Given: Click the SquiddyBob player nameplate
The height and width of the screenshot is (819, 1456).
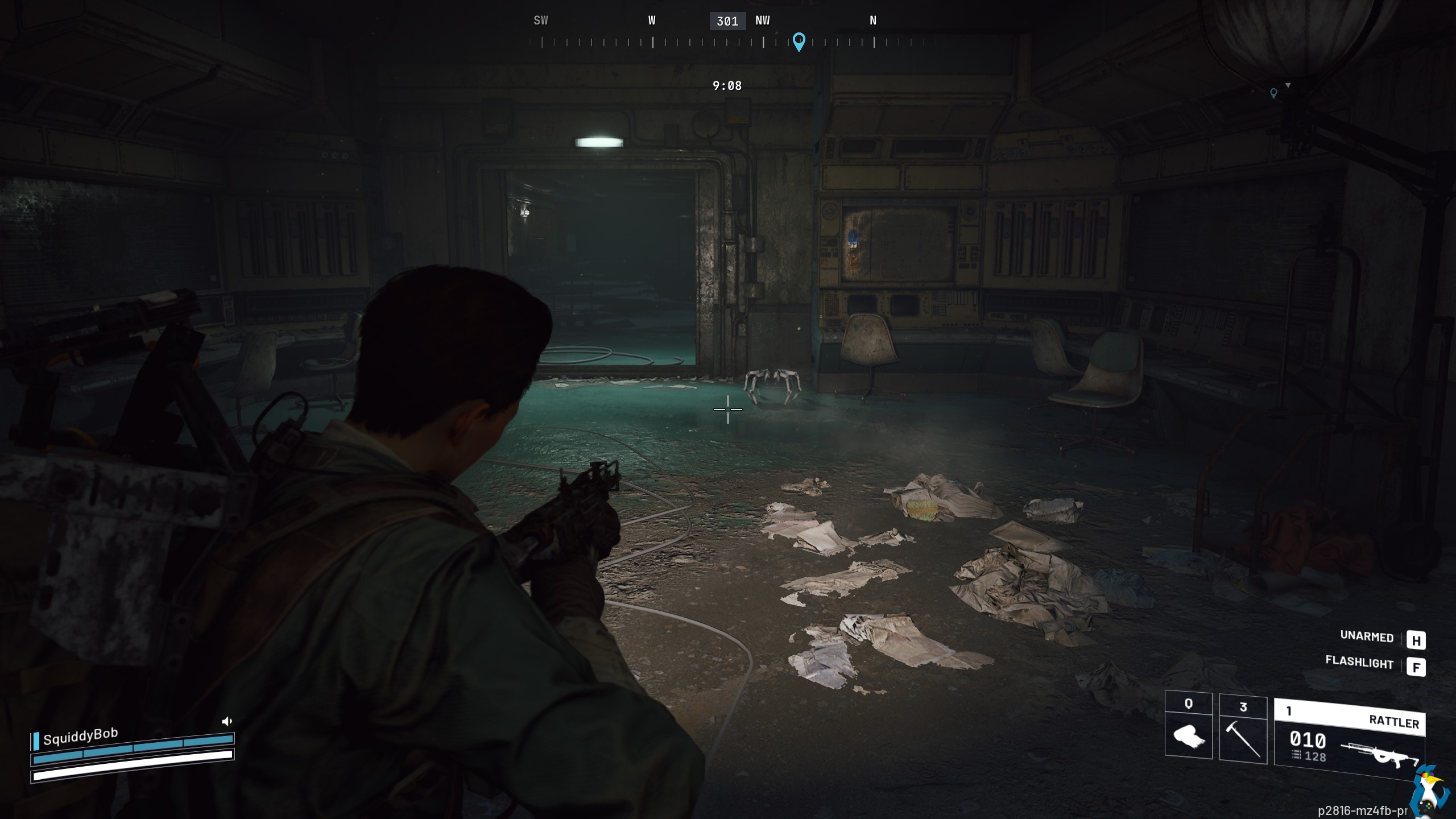Looking at the screenshot, I should pyautogui.click(x=80, y=737).
